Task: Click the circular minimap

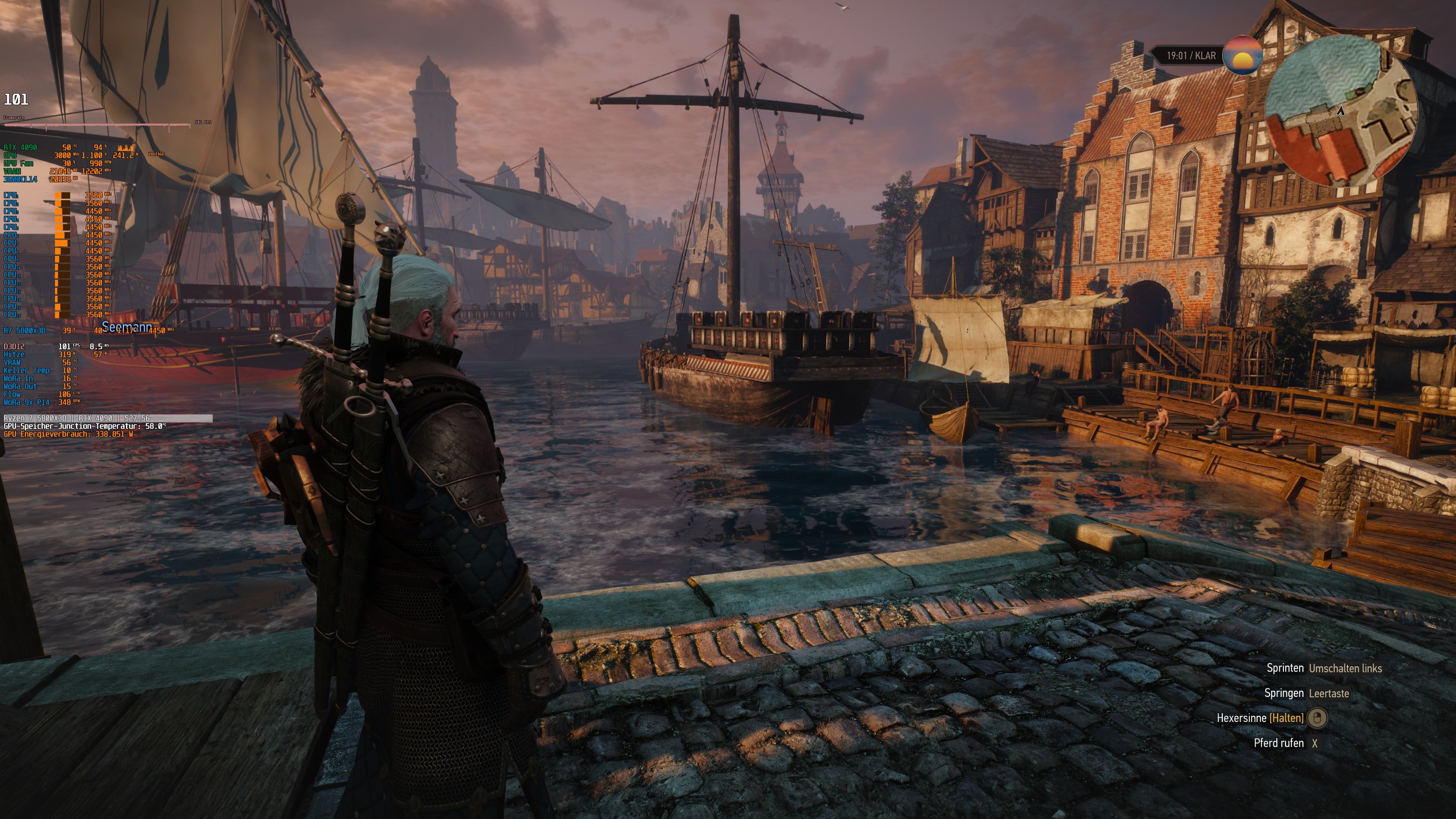Action: 1341,111
